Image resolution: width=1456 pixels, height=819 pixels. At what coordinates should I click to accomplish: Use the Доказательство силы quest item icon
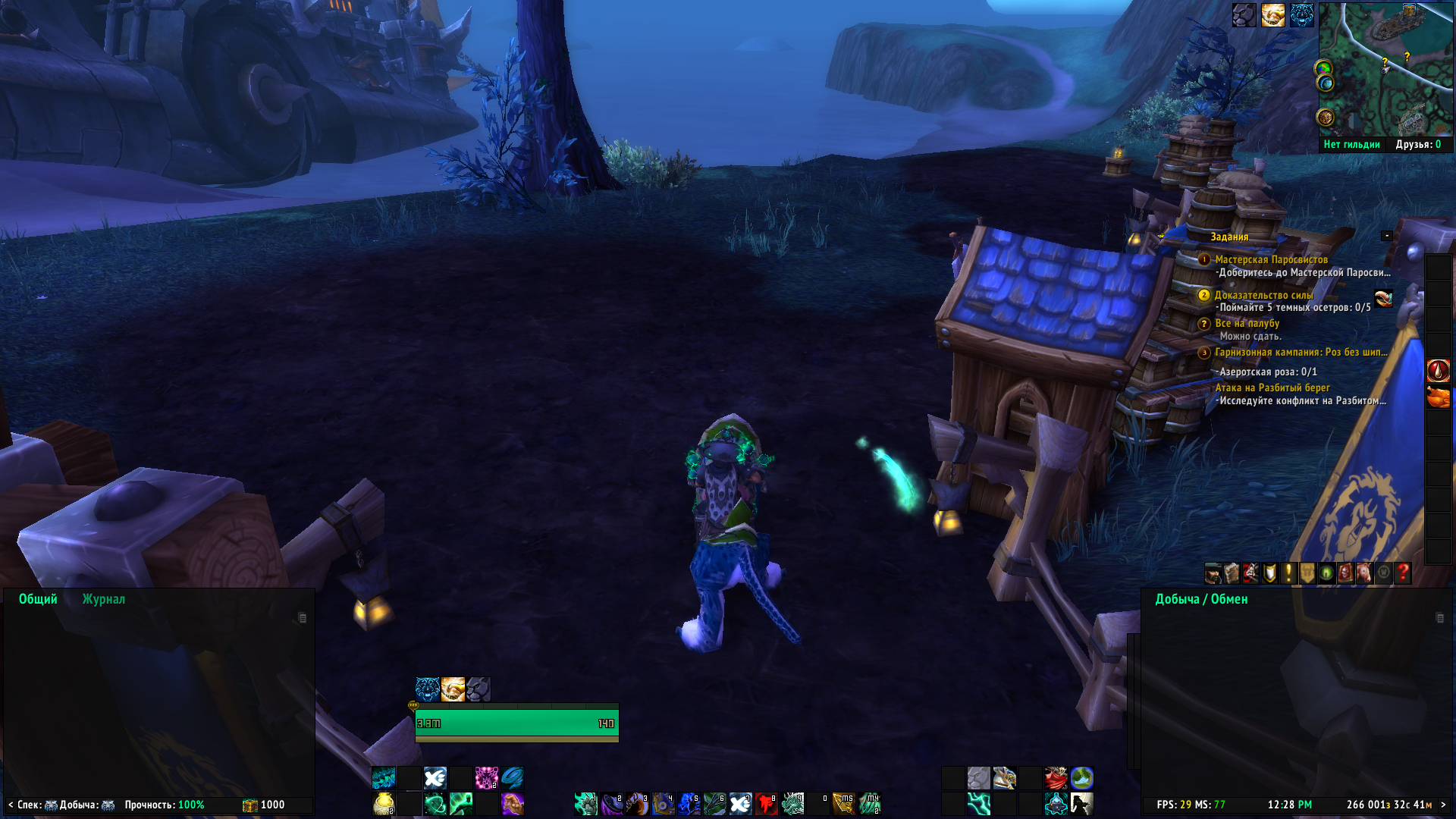coord(1383,298)
